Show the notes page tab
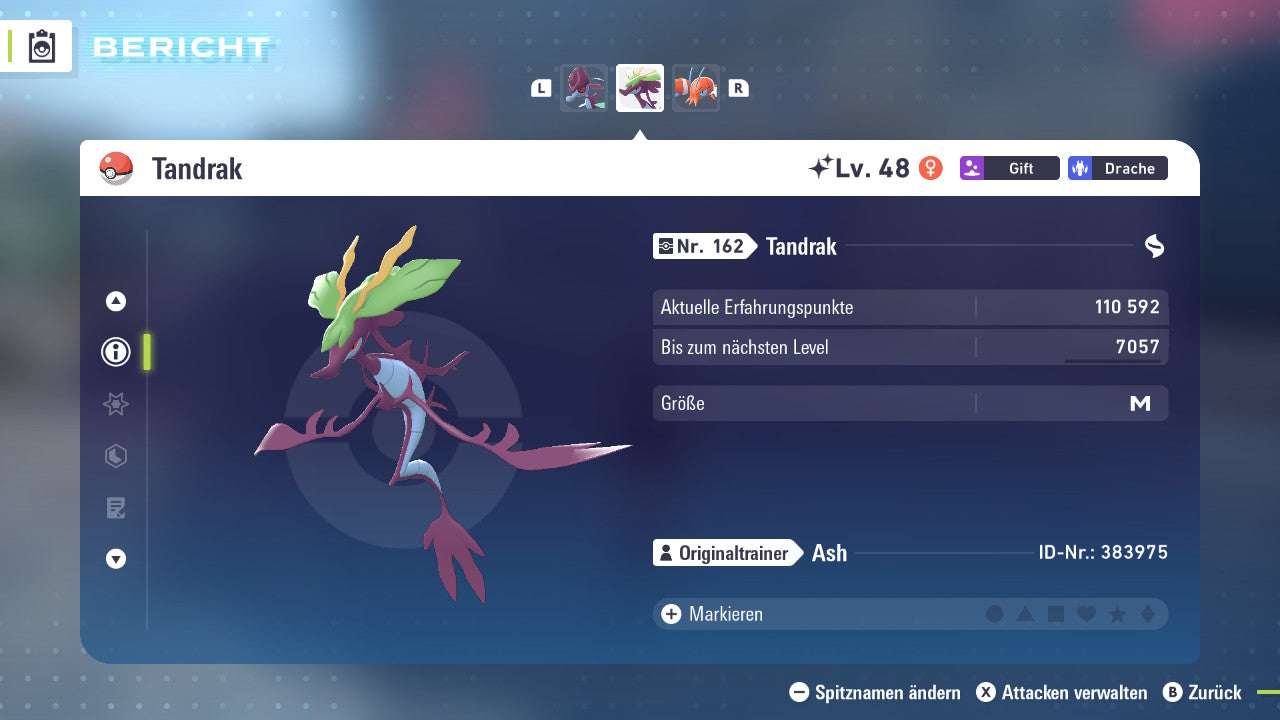 point(116,508)
